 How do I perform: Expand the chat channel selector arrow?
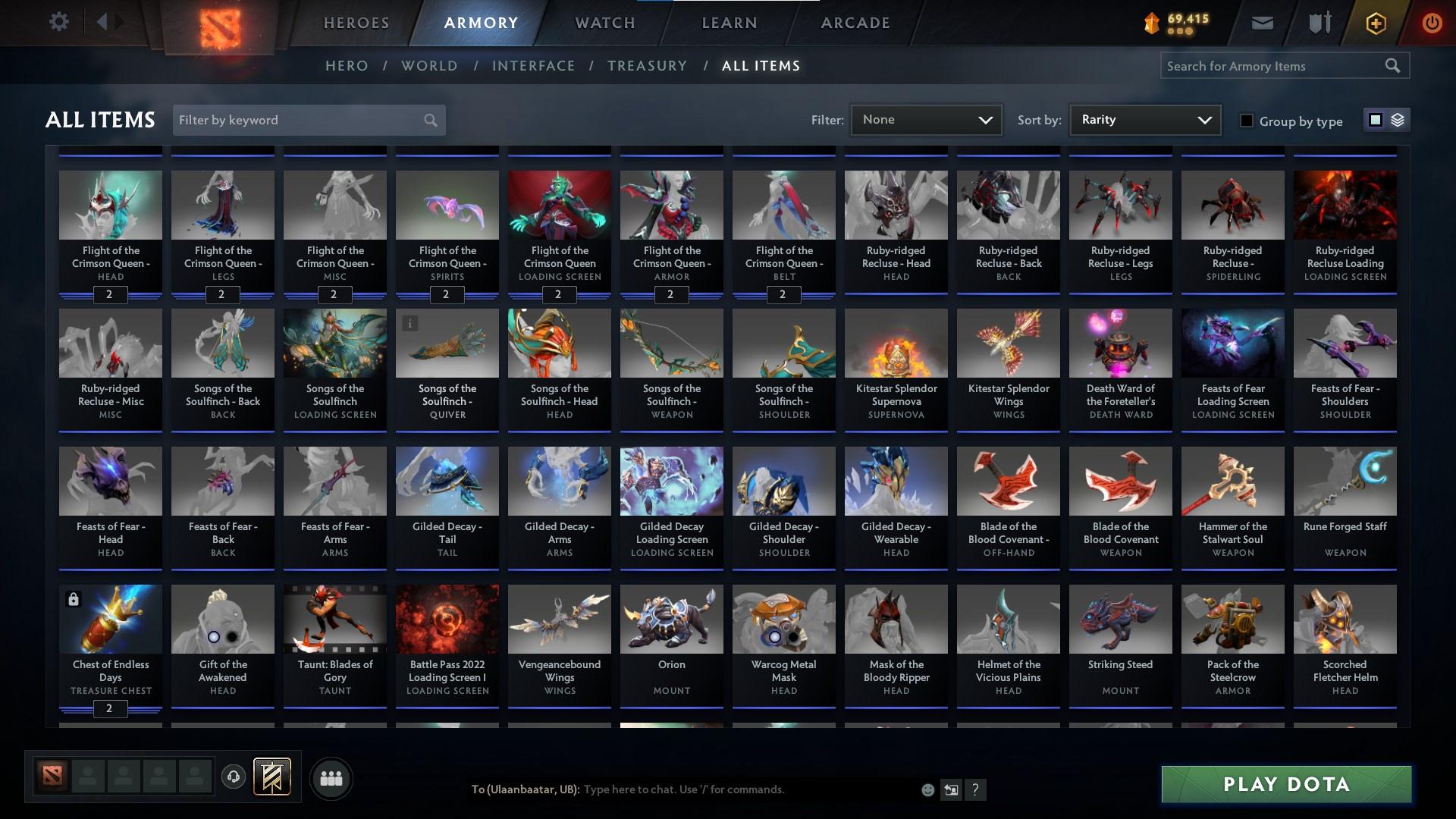[x=952, y=789]
